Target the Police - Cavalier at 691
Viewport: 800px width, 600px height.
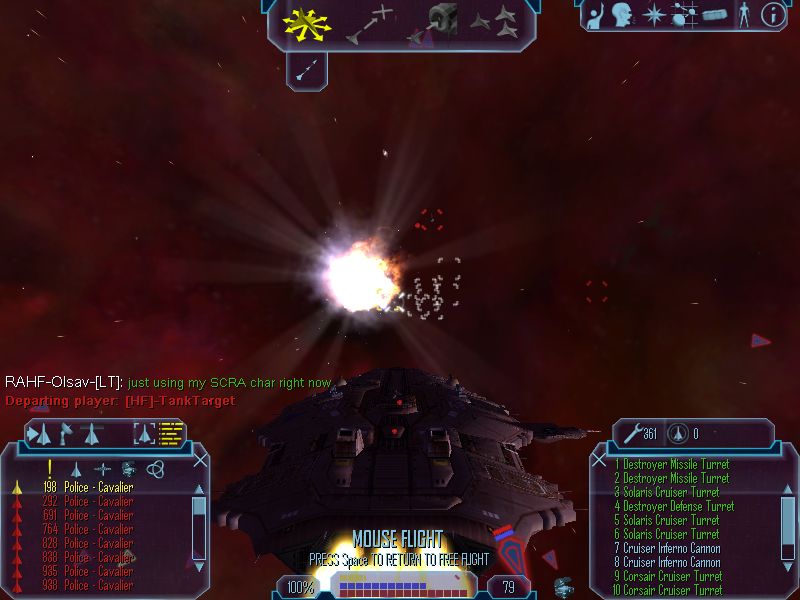pyautogui.click(x=98, y=515)
